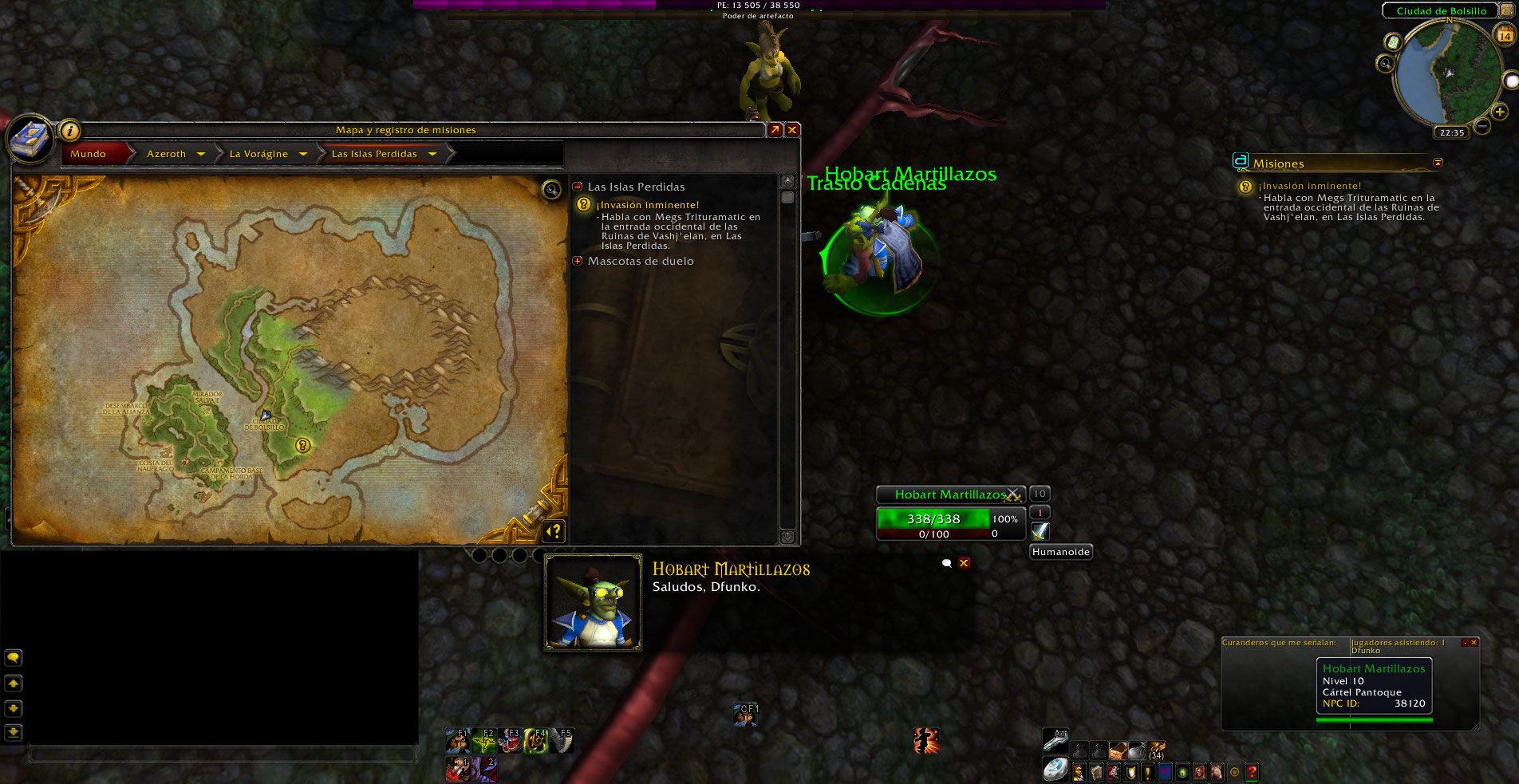This screenshot has height=784, width=1519.
Task: Open the map's magnifying glass filter button
Action: (x=551, y=189)
